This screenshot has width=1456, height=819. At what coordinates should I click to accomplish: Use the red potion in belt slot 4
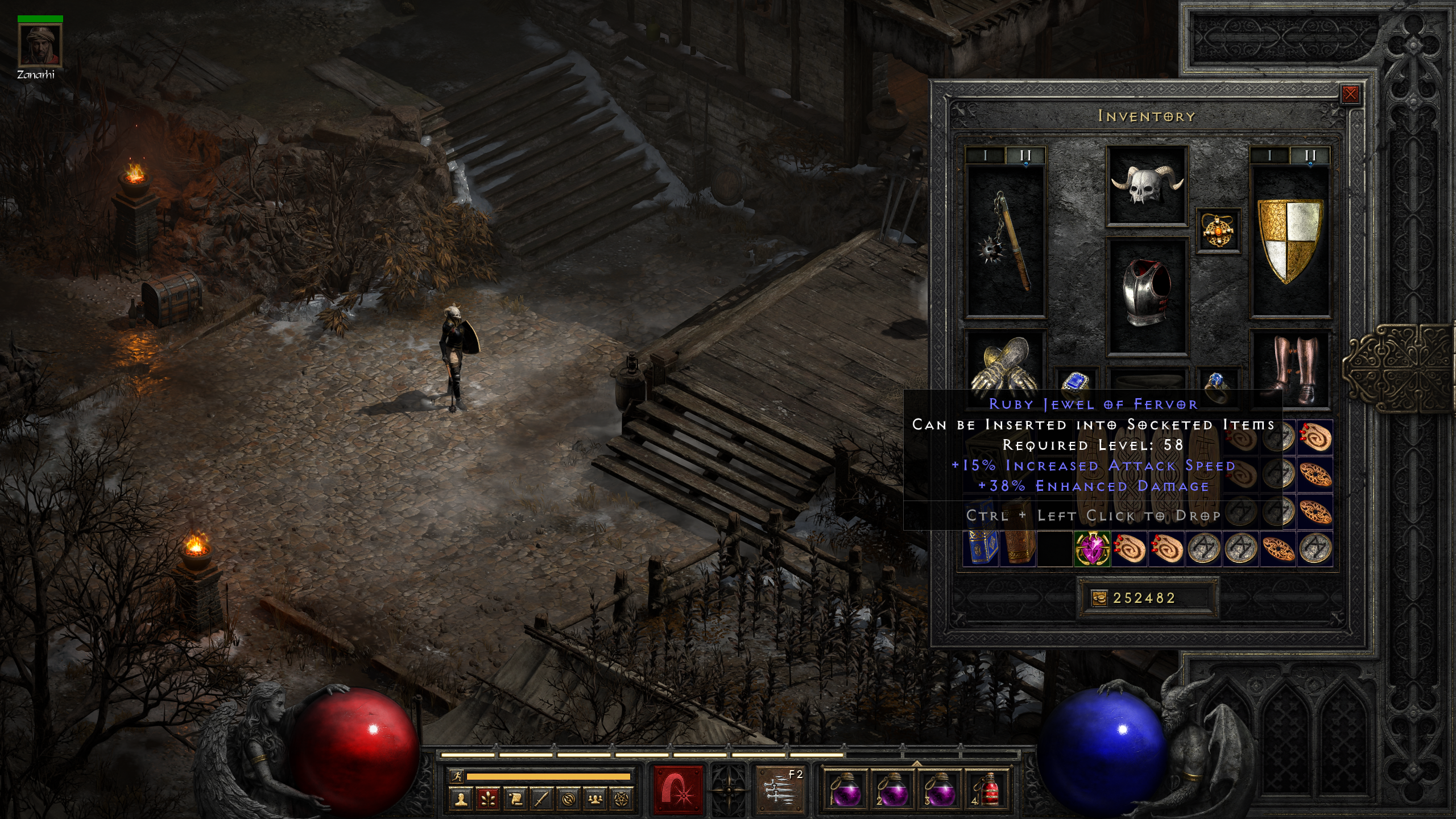pyautogui.click(x=989, y=790)
